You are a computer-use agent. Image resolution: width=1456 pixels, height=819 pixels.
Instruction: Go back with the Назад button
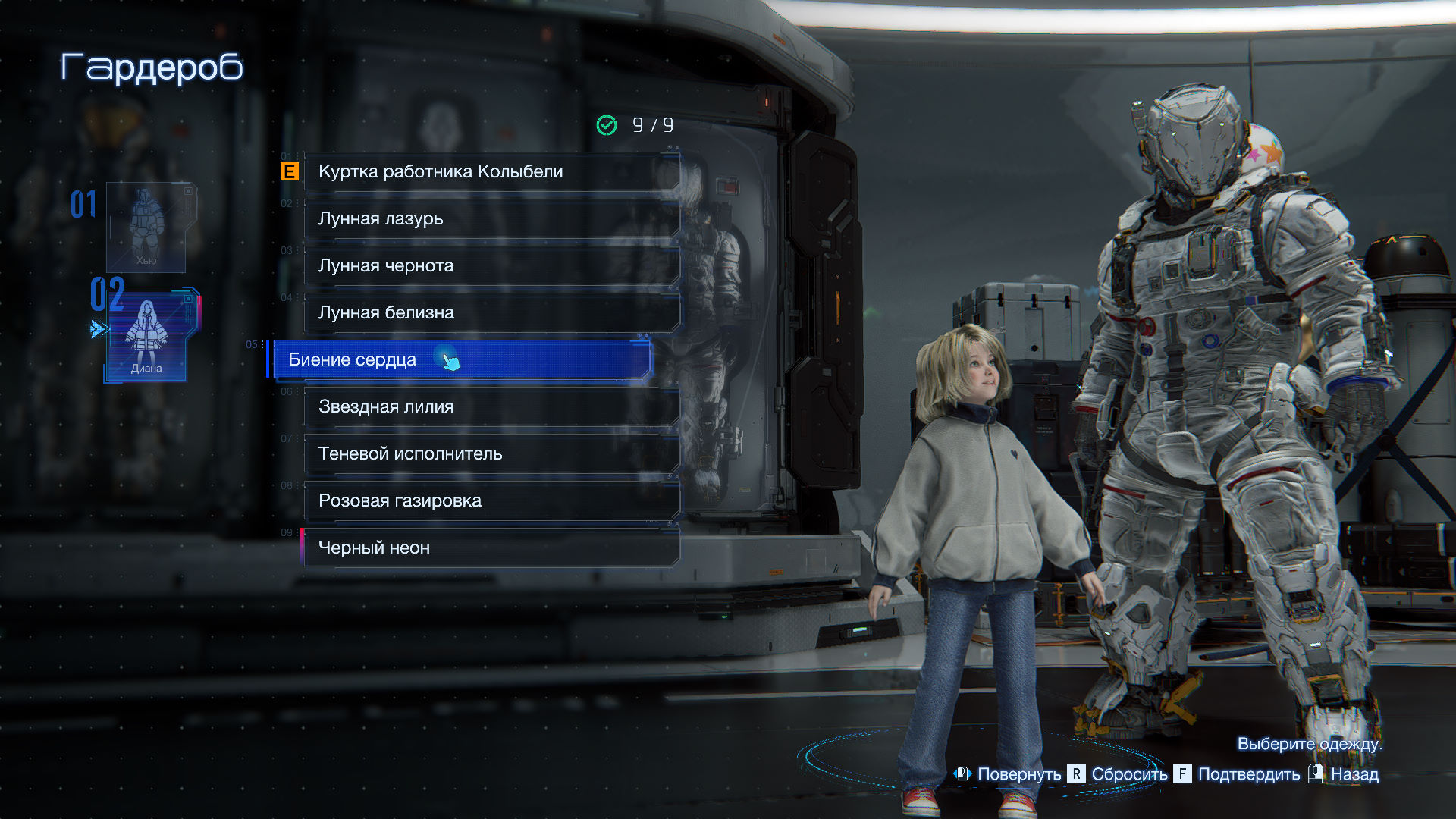[1344, 774]
